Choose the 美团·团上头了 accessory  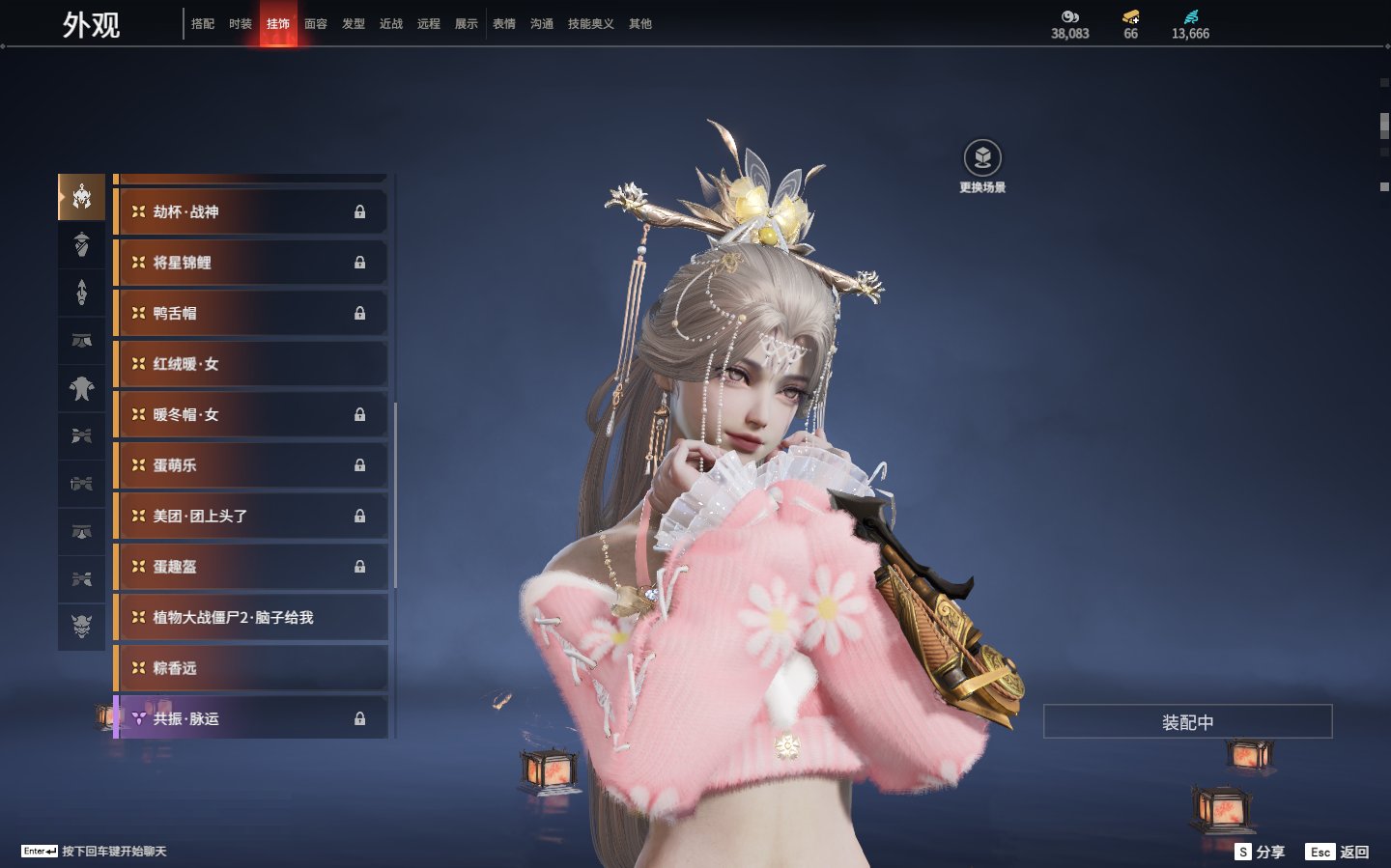point(251,516)
